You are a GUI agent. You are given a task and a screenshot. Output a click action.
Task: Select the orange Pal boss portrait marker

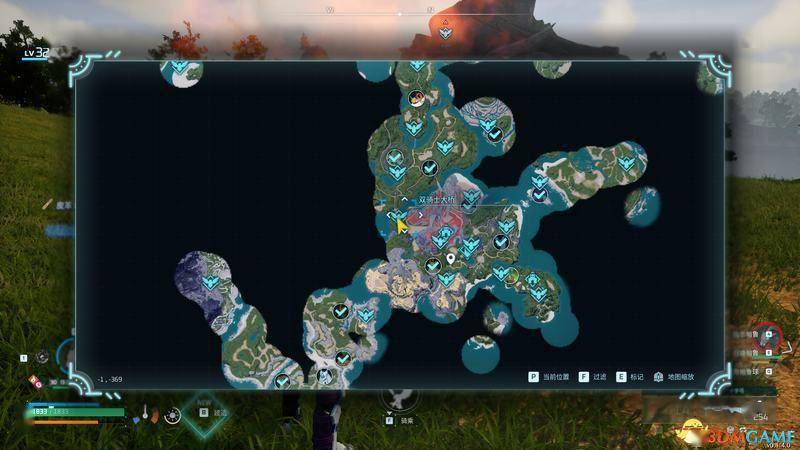(x=413, y=96)
